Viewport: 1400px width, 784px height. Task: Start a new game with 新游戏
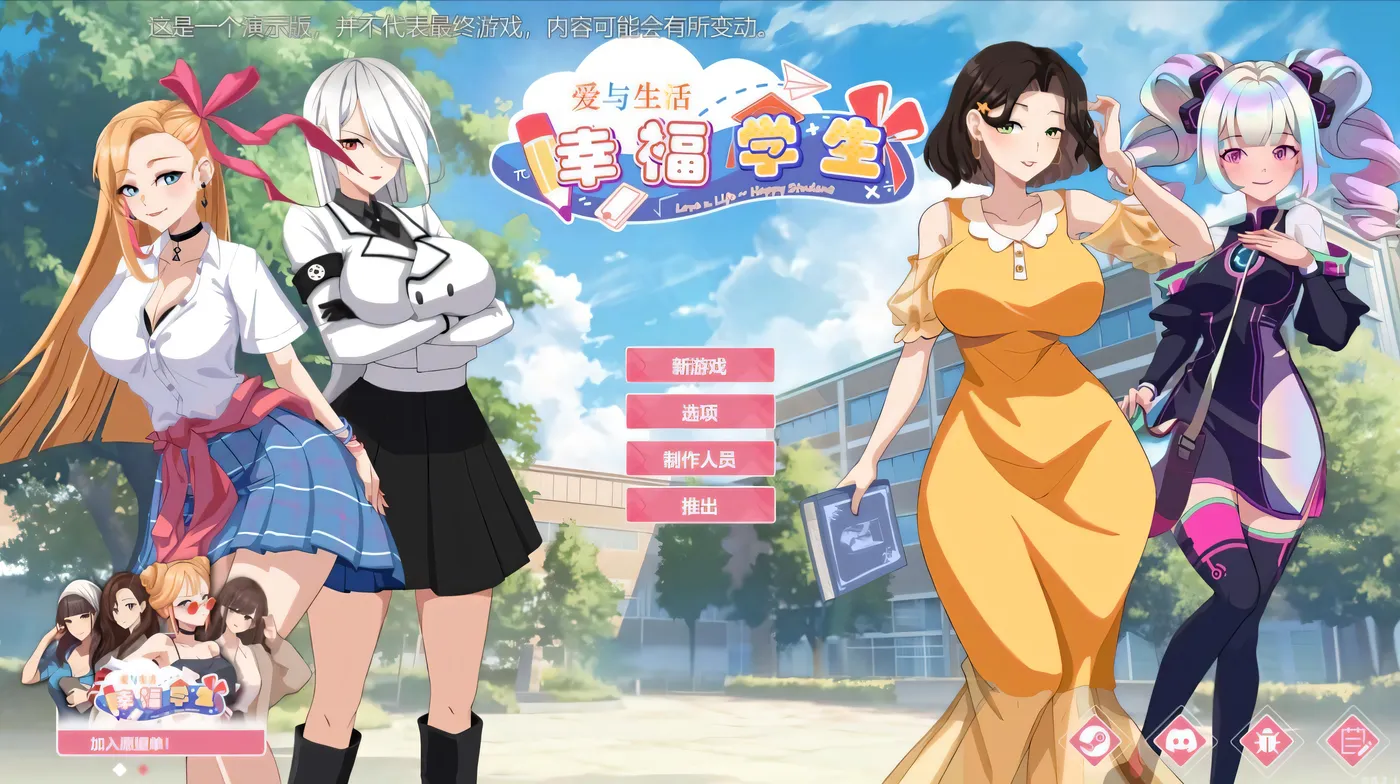pos(700,366)
